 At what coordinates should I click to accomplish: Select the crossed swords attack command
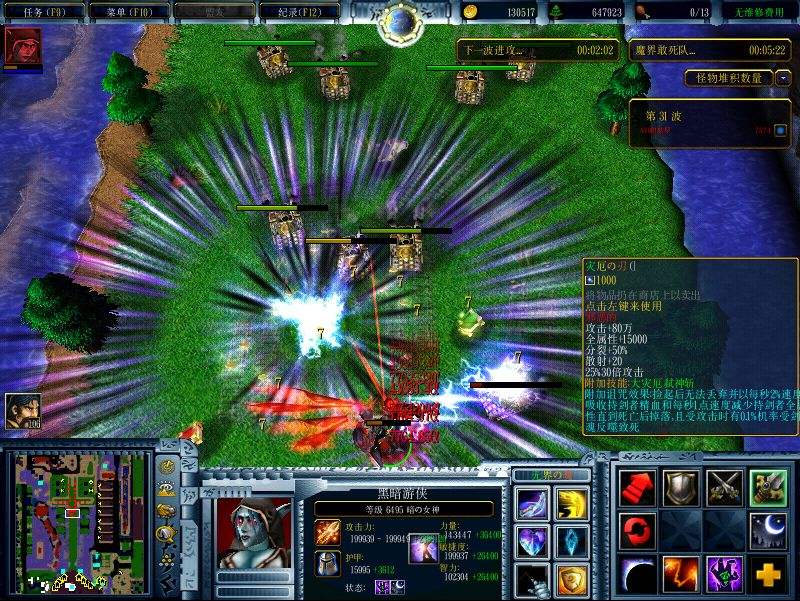tap(724, 487)
